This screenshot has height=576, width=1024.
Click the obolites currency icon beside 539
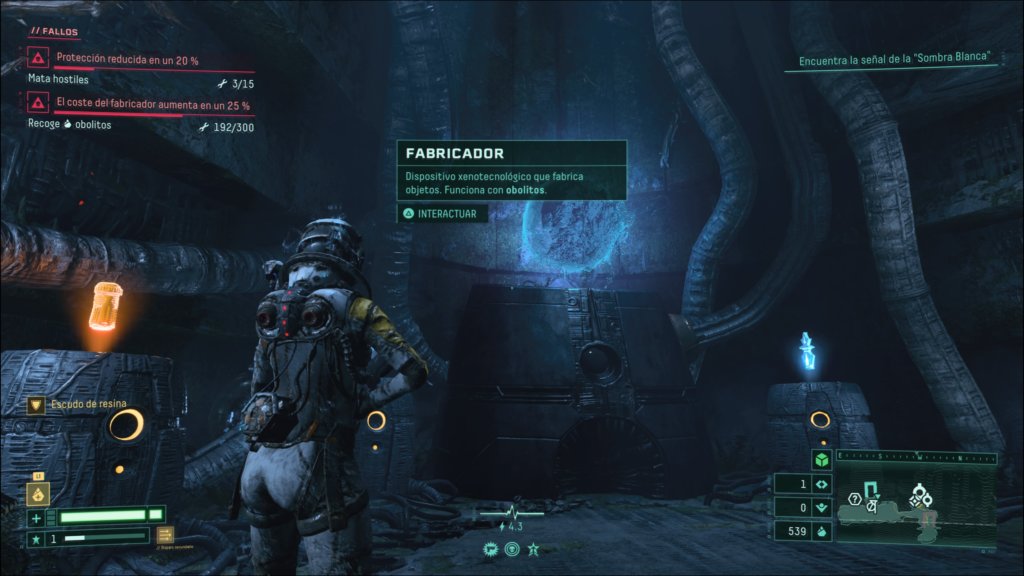point(820,532)
